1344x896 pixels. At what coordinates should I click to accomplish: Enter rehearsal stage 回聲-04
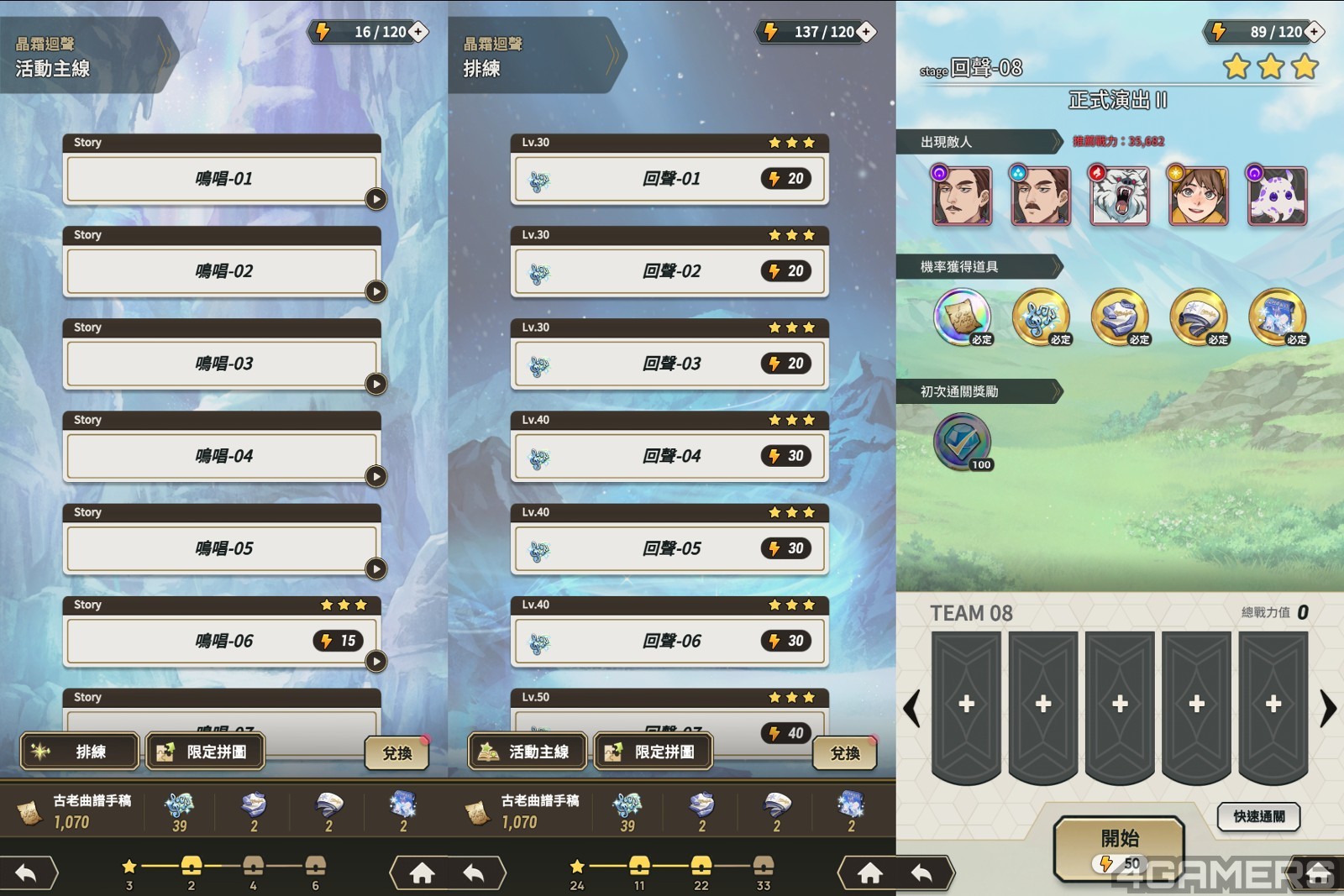point(669,456)
